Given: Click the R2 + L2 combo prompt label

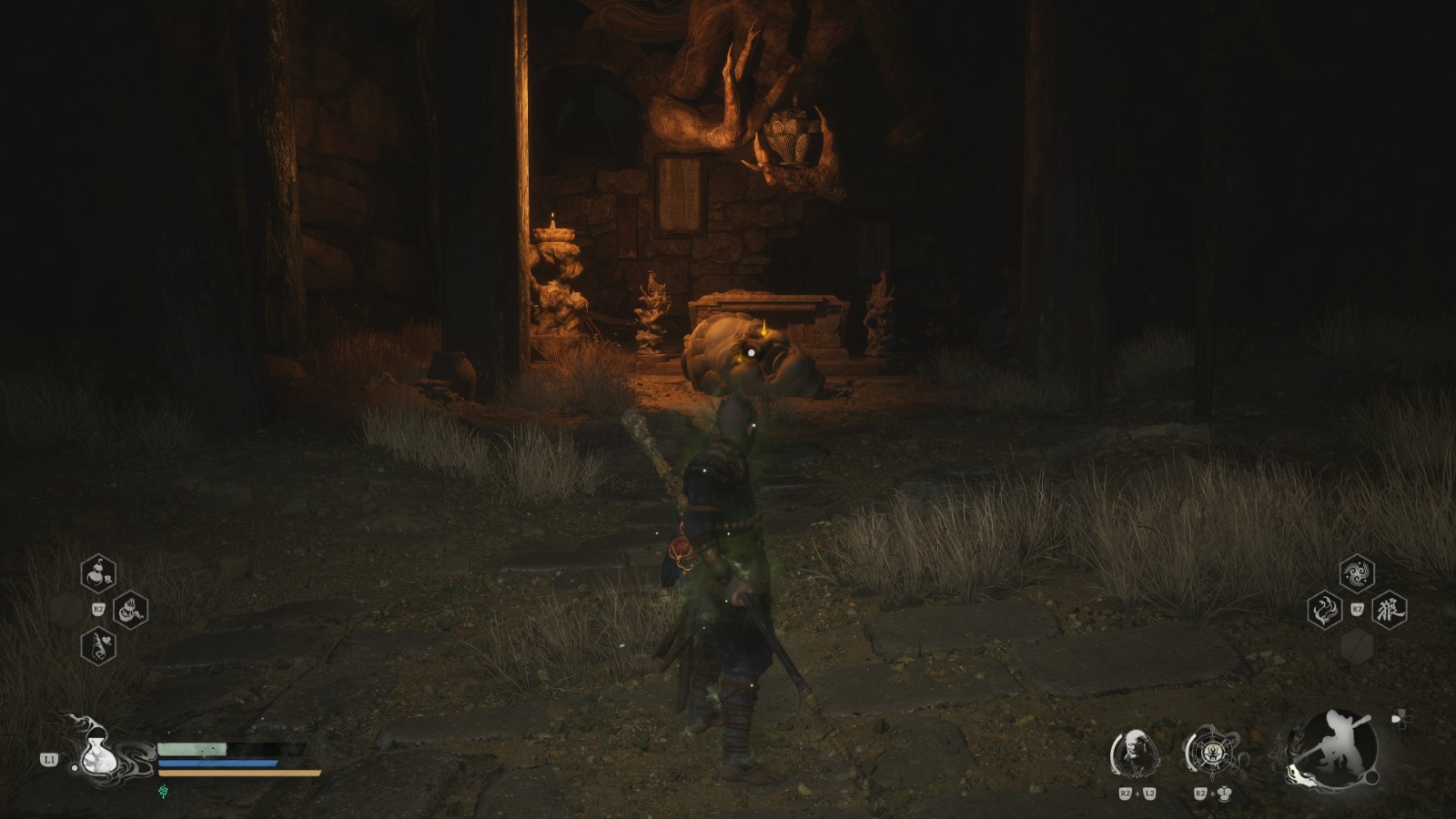Looking at the screenshot, I should [x=1137, y=793].
